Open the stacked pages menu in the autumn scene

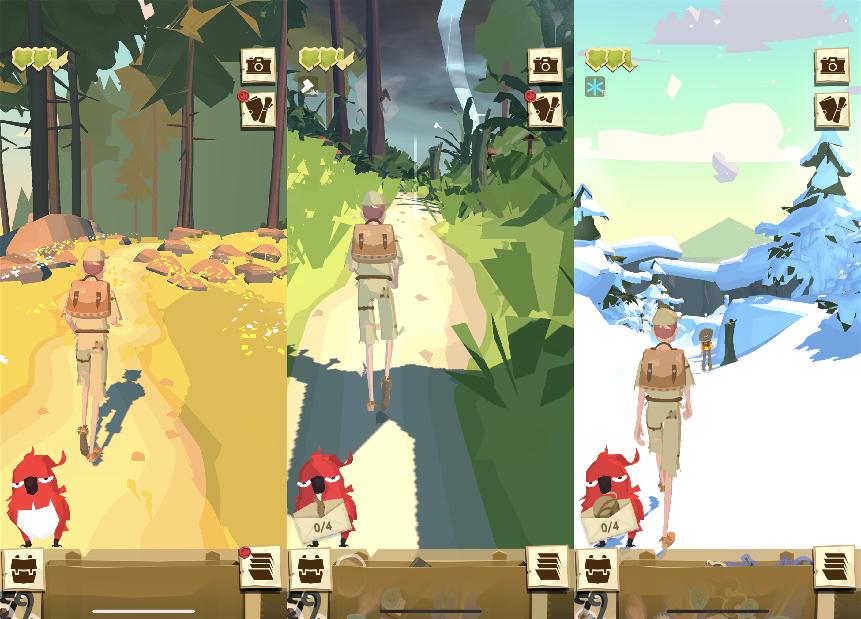[260, 568]
